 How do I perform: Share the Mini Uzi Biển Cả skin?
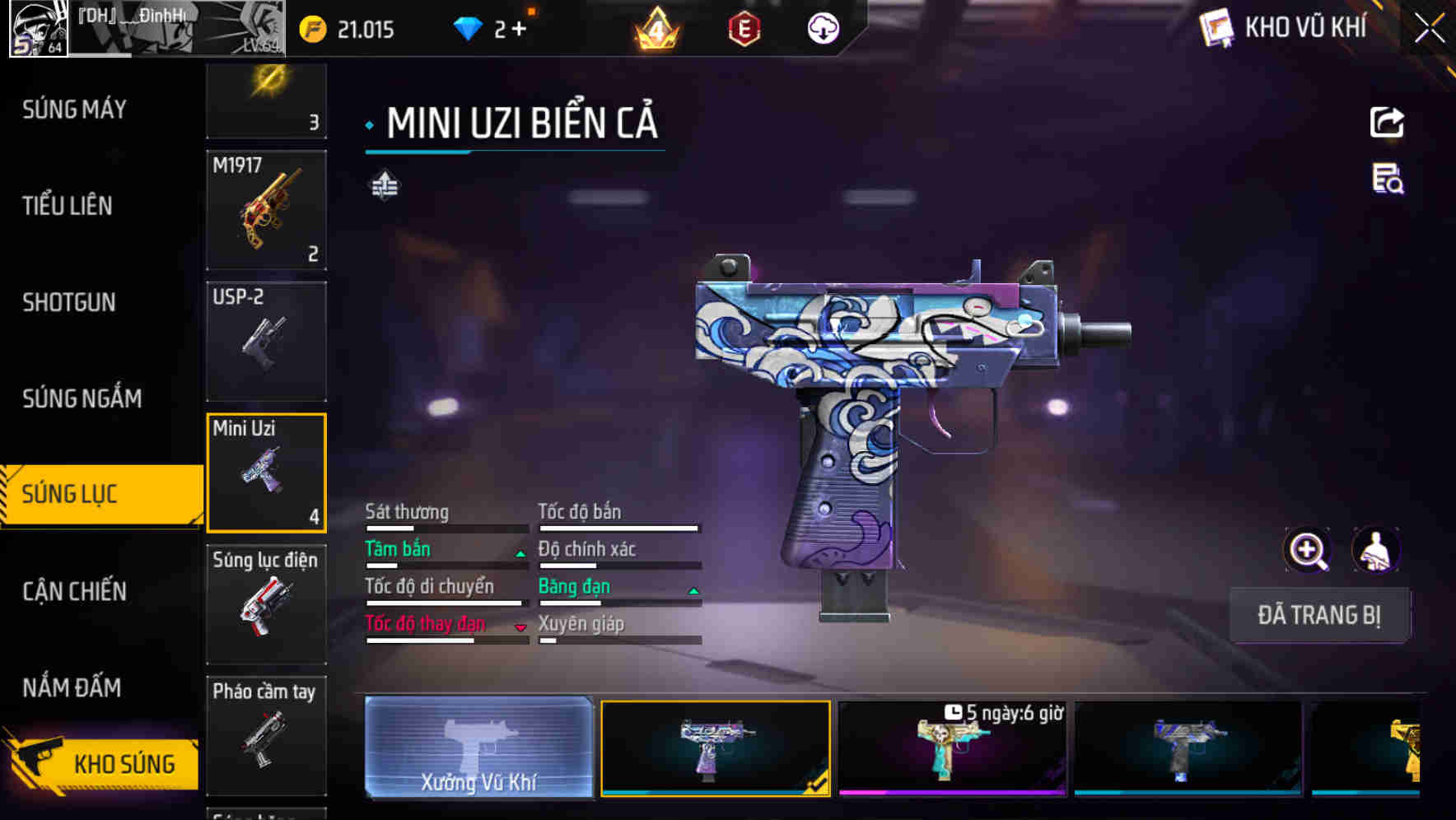[1387, 123]
